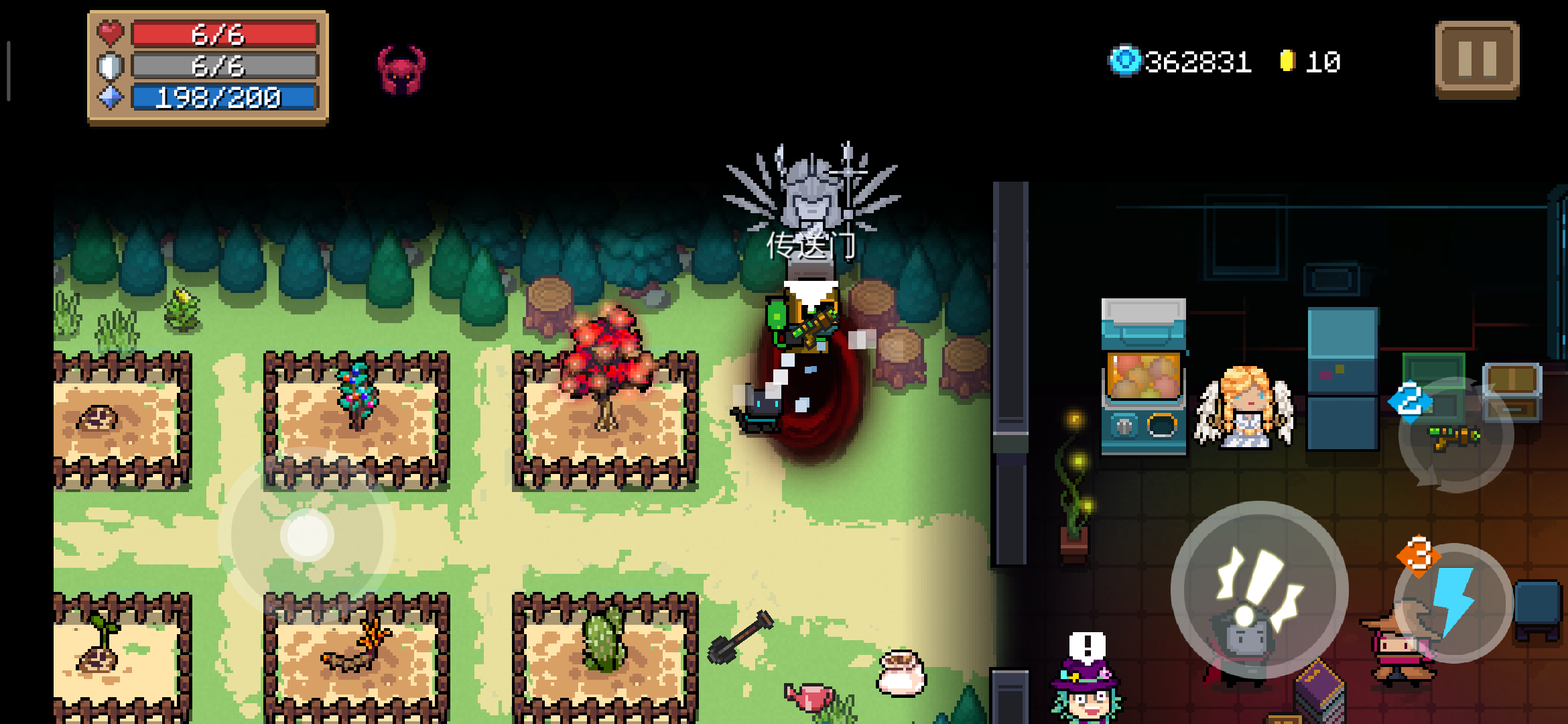
Task: Tap the exclamation interact button
Action: click(1259, 590)
